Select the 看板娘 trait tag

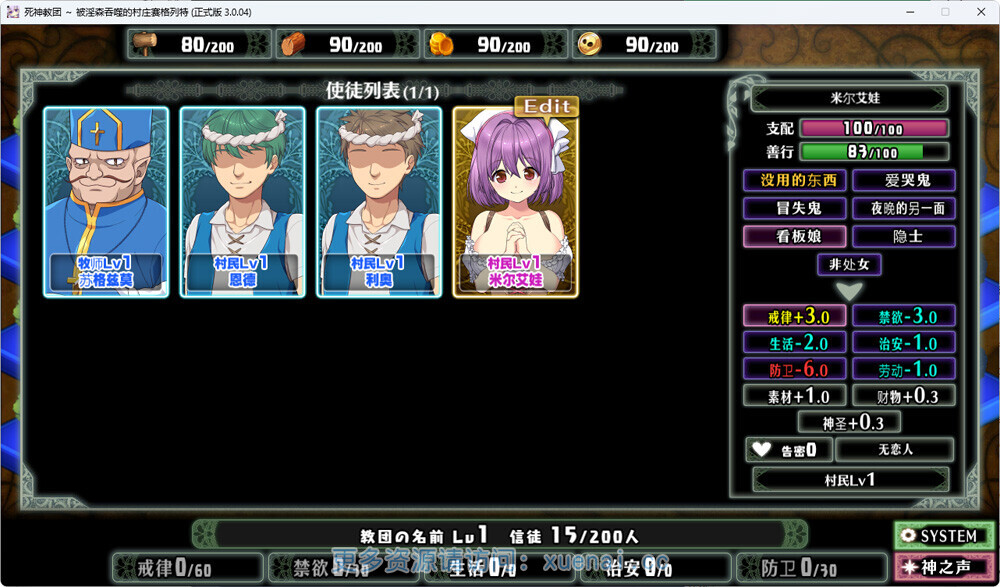click(x=795, y=236)
